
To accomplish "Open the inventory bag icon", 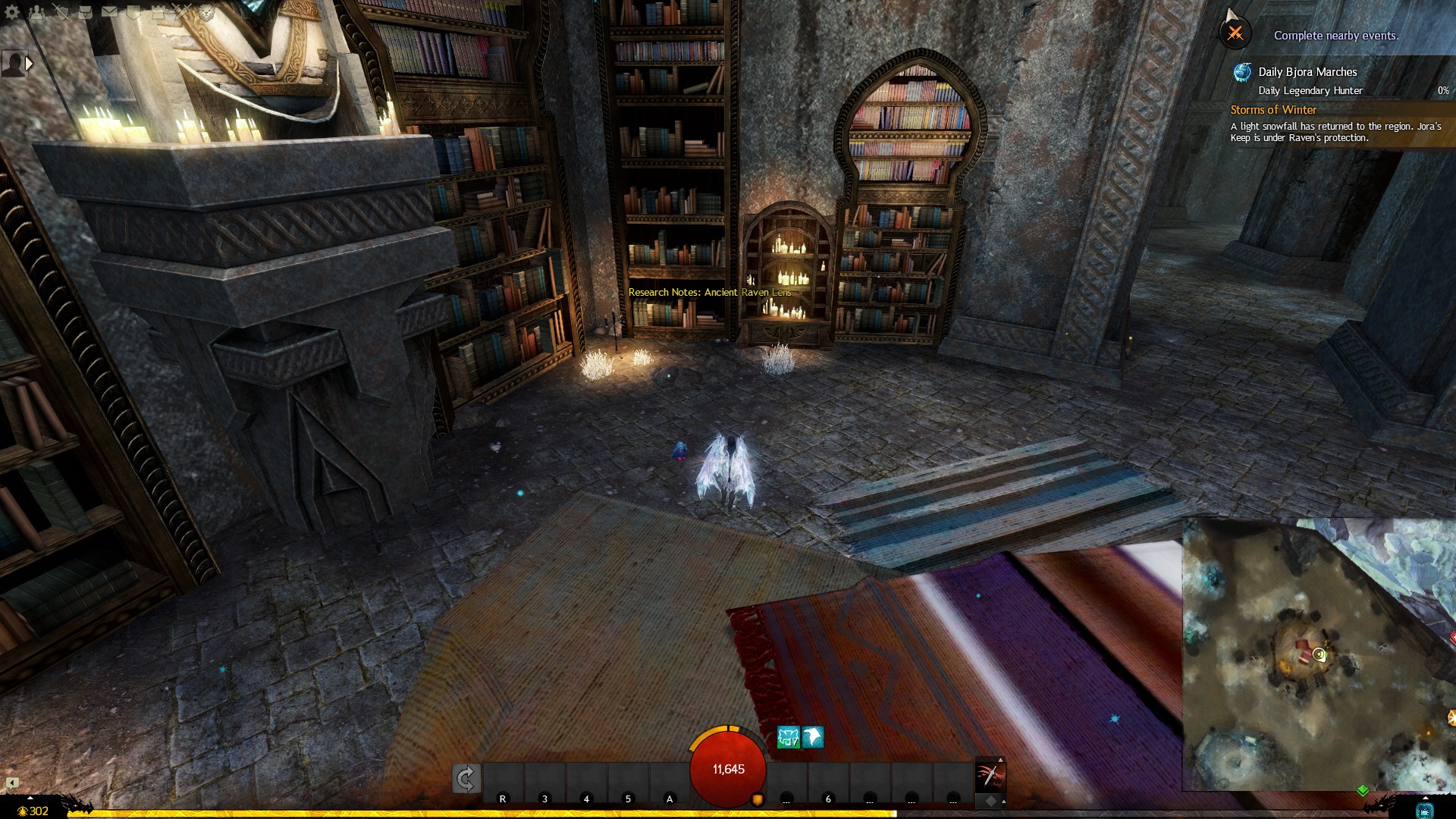I will (x=85, y=11).
